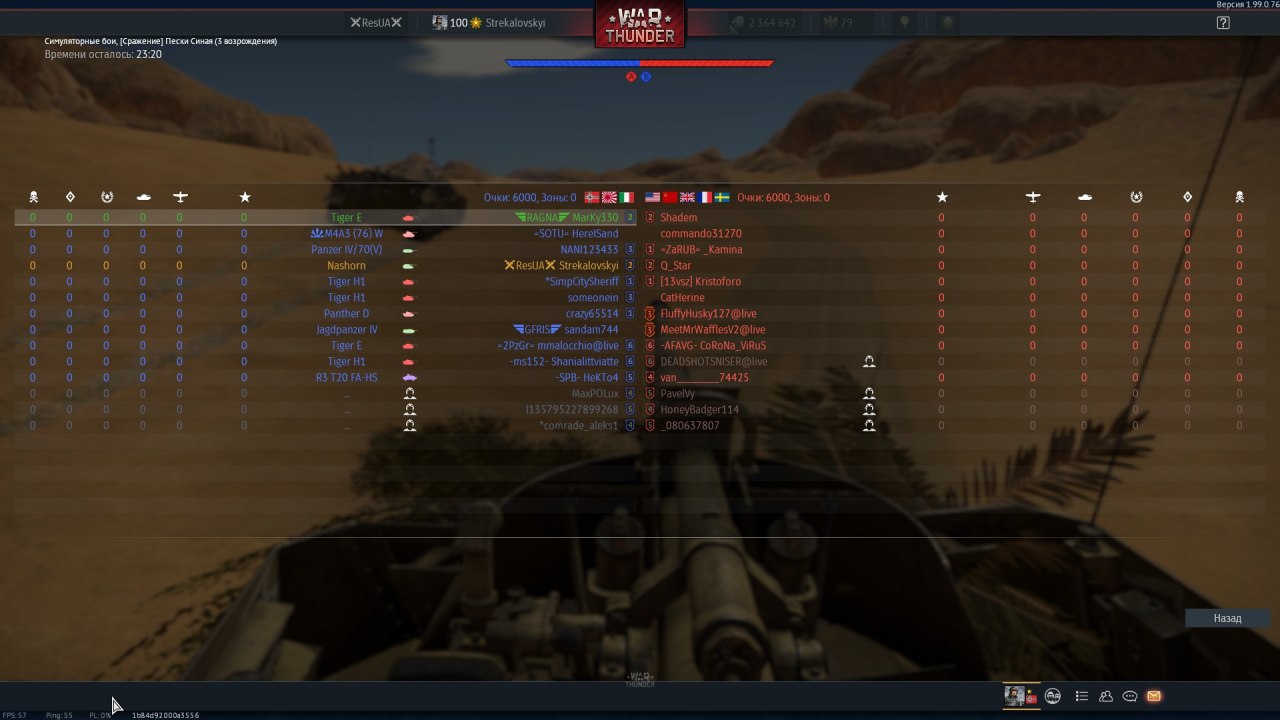
Task: Open the ResUA clan tag
Action: point(375,22)
